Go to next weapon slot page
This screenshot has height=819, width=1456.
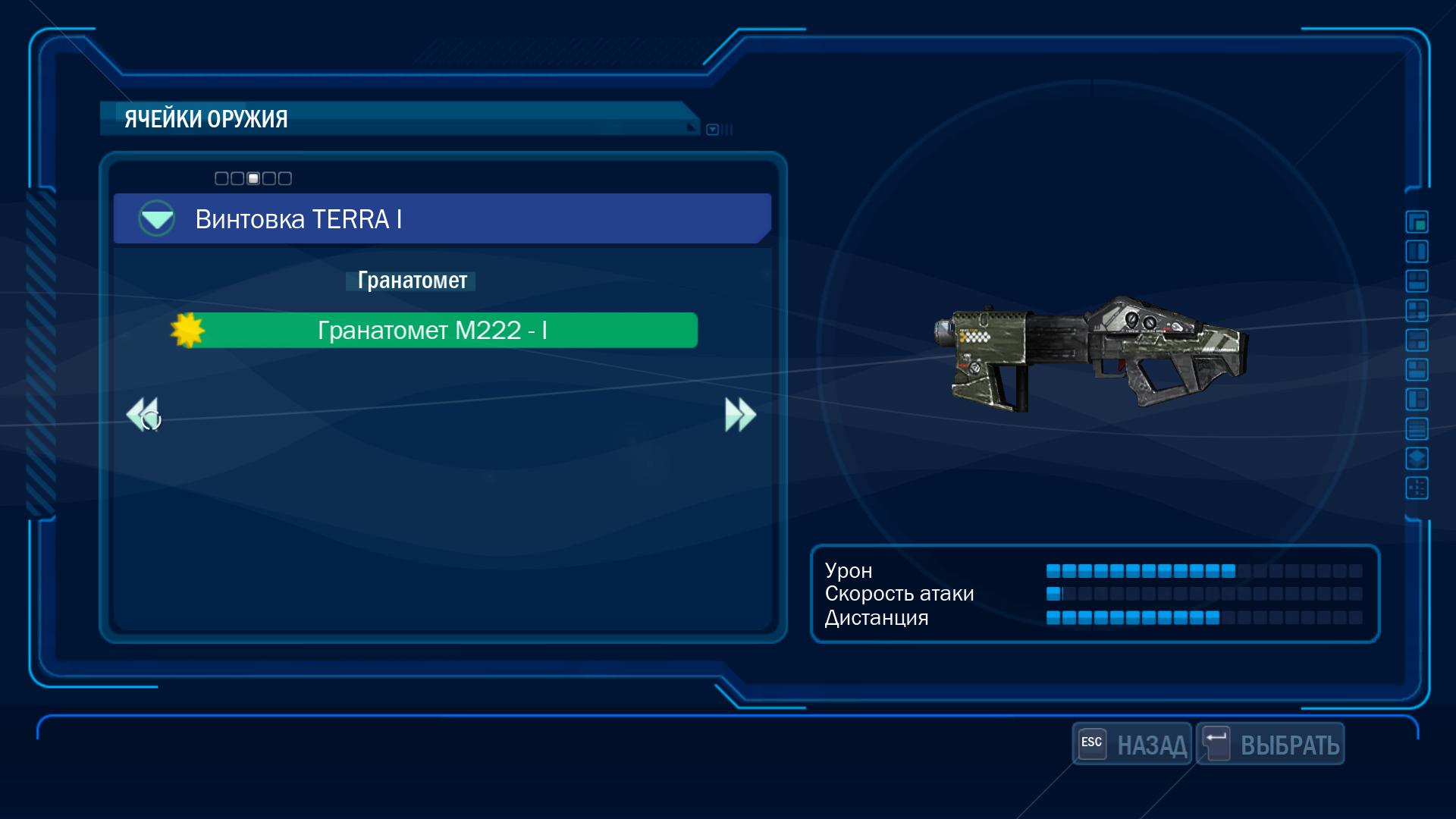(740, 415)
